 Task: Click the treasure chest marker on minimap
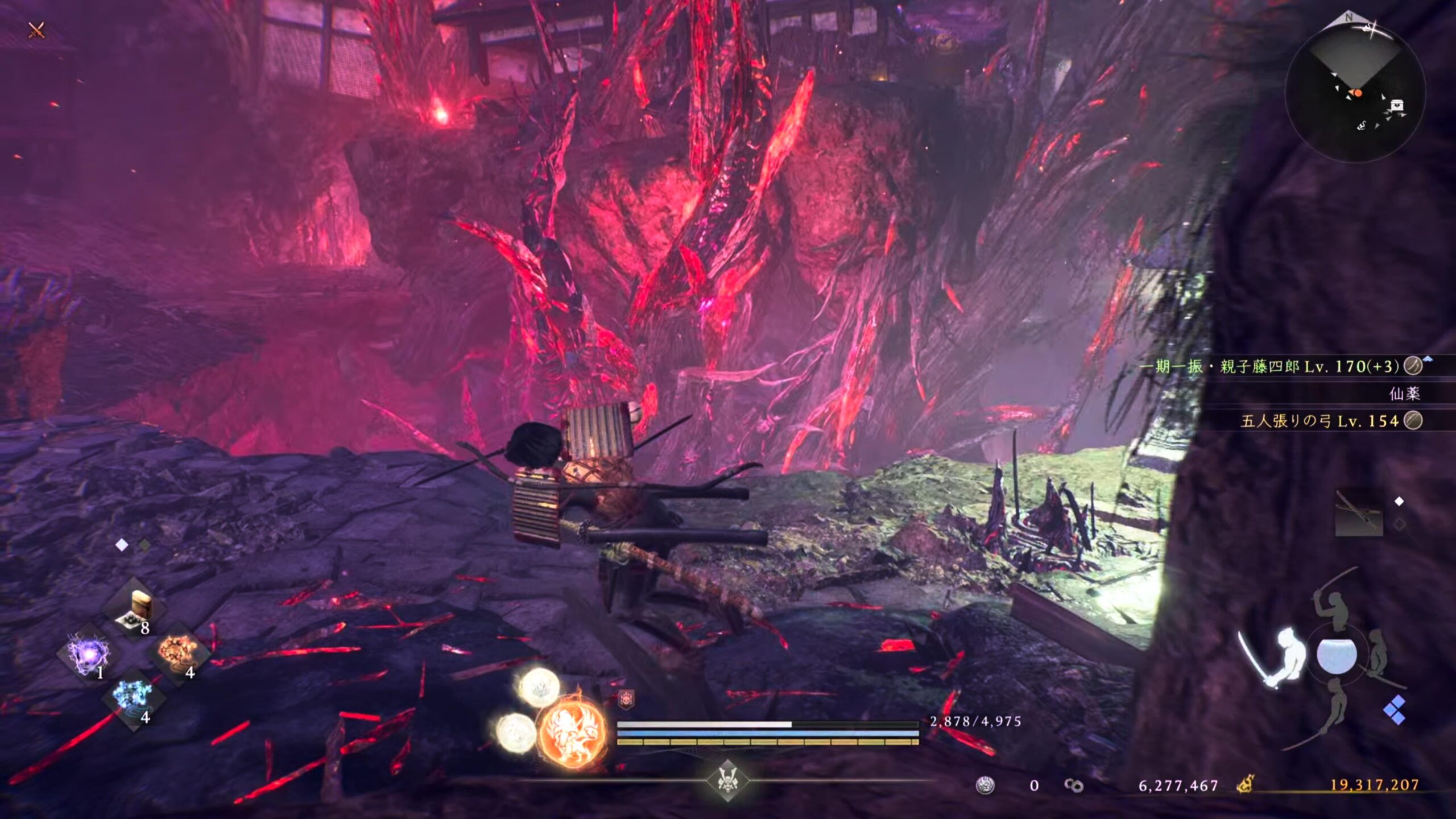(1397, 105)
